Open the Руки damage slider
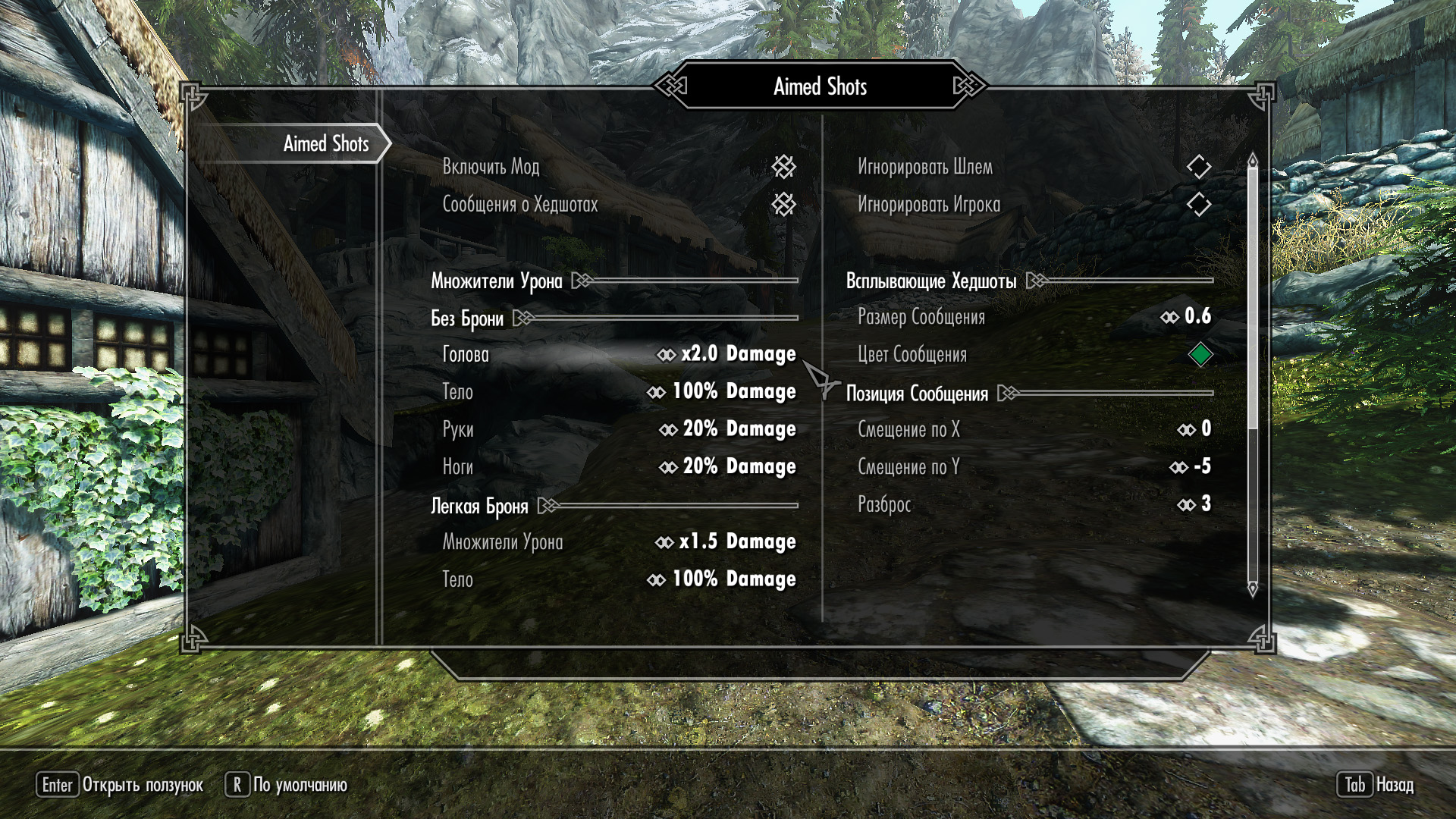The height and width of the screenshot is (819, 1456). coord(728,429)
